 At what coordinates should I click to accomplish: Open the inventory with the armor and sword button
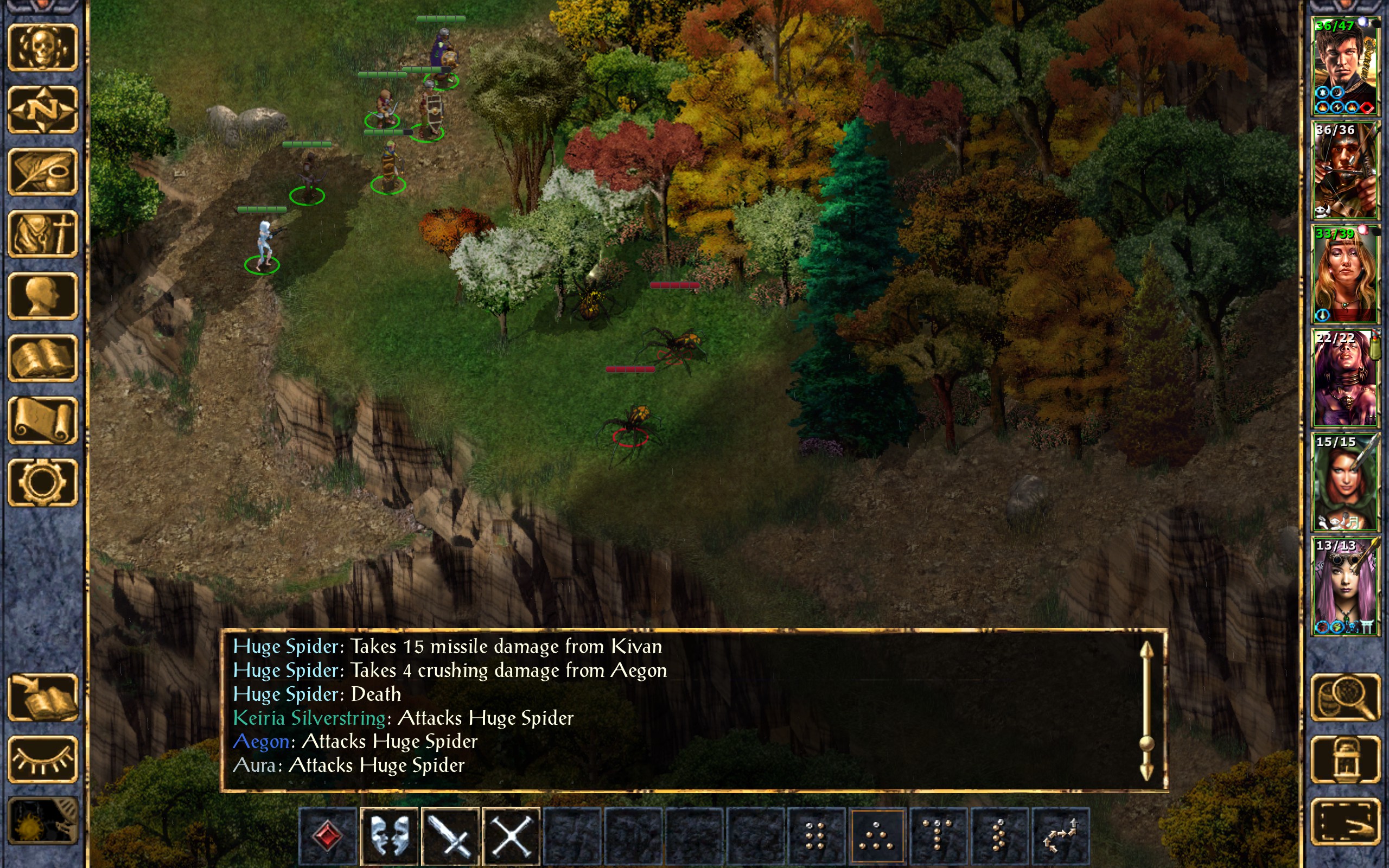tap(42, 234)
